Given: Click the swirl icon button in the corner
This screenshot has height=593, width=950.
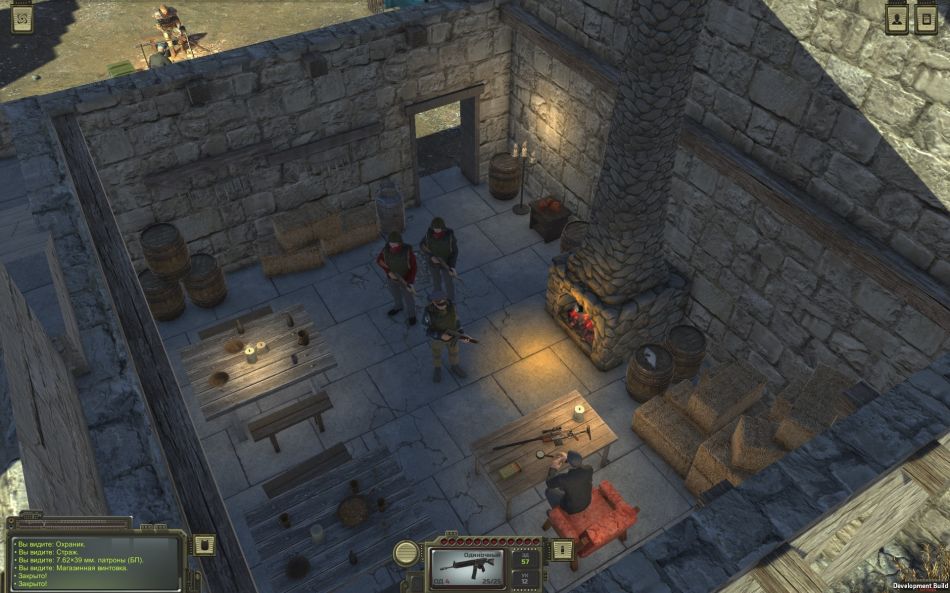Looking at the screenshot, I should [21, 20].
